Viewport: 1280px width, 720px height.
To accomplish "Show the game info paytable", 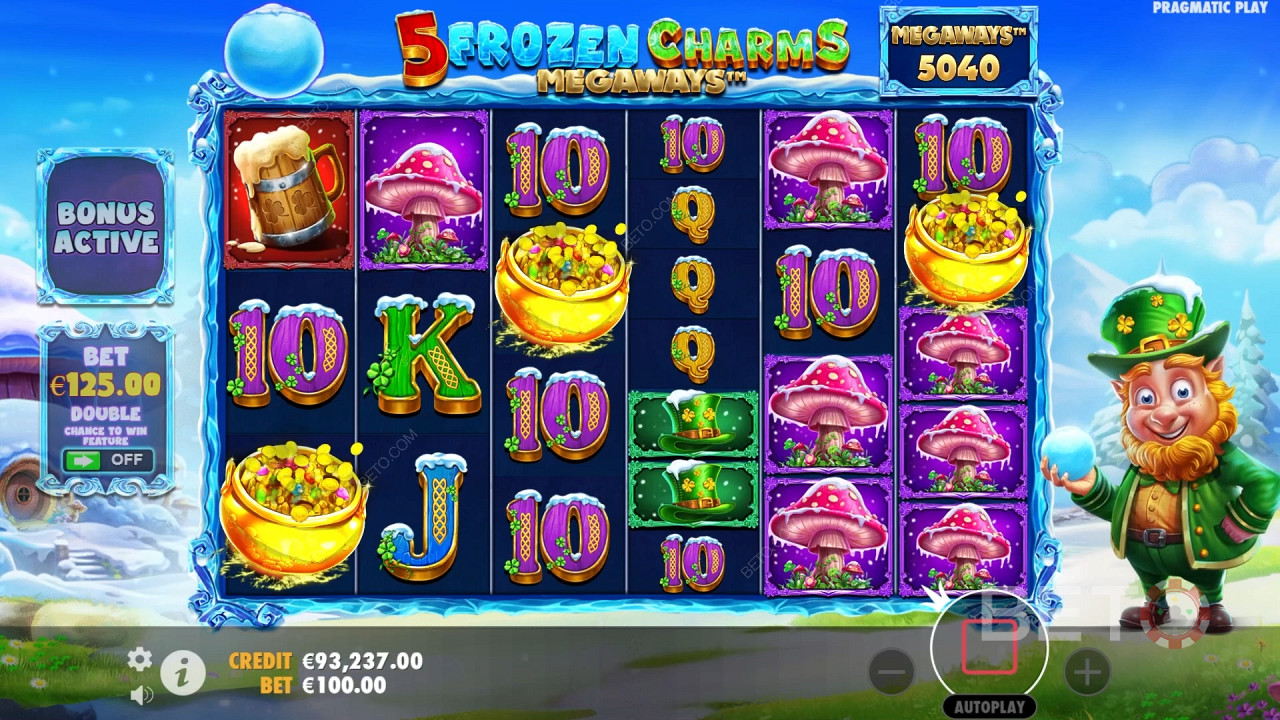I will 182,675.
